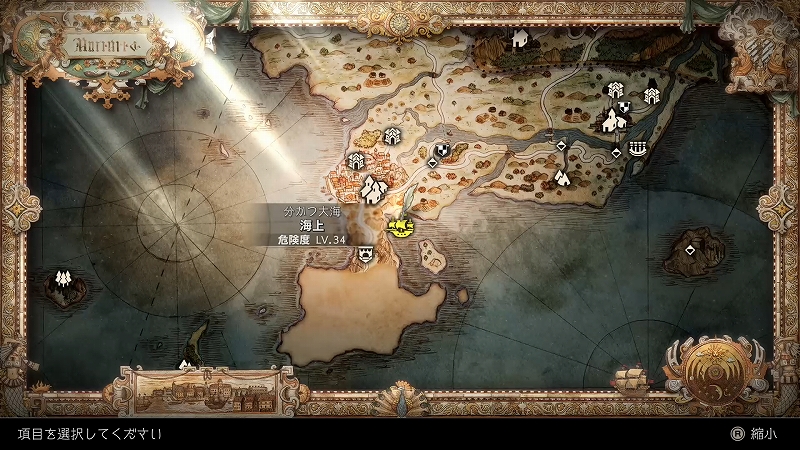Pick the shield marker just below the sea tooltip
800x450 pixels.
[365, 255]
